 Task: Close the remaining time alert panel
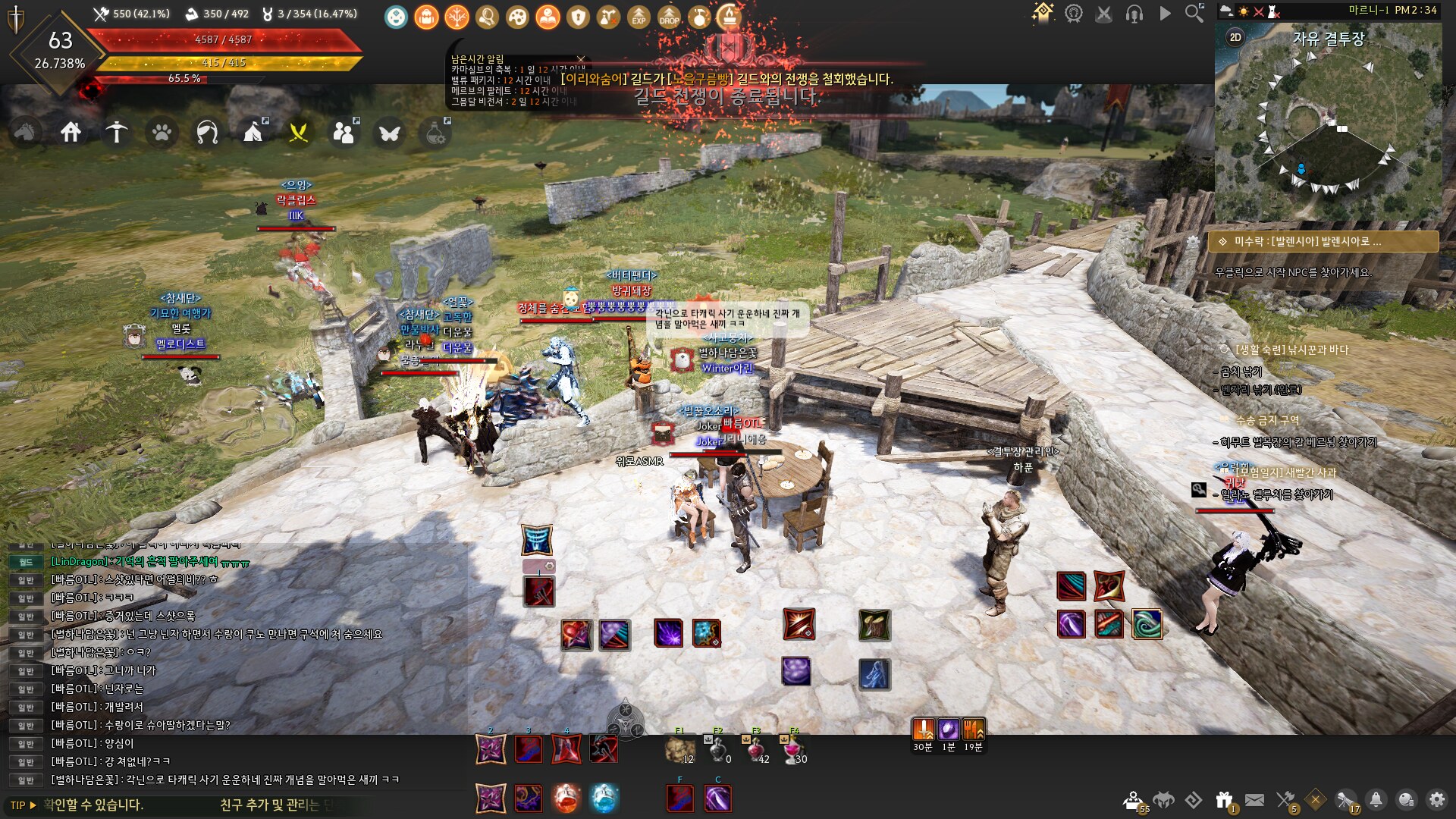581,59
